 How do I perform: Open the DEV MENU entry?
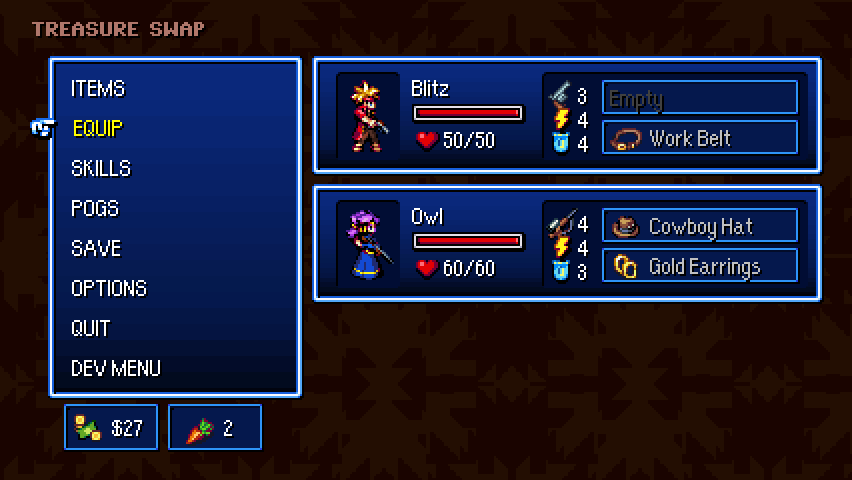(116, 369)
